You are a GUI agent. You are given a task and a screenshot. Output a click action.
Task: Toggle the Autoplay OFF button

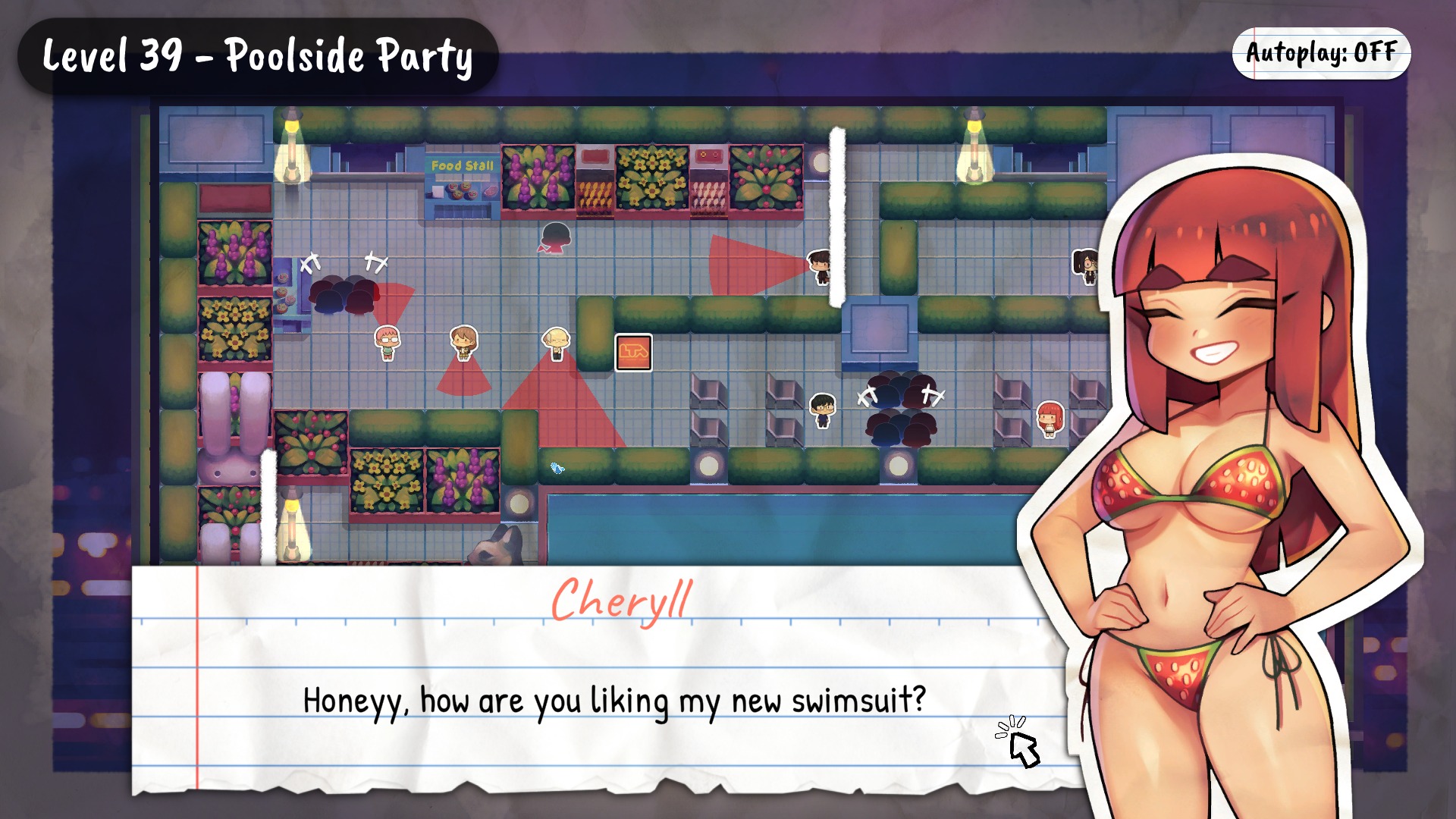click(x=1321, y=53)
